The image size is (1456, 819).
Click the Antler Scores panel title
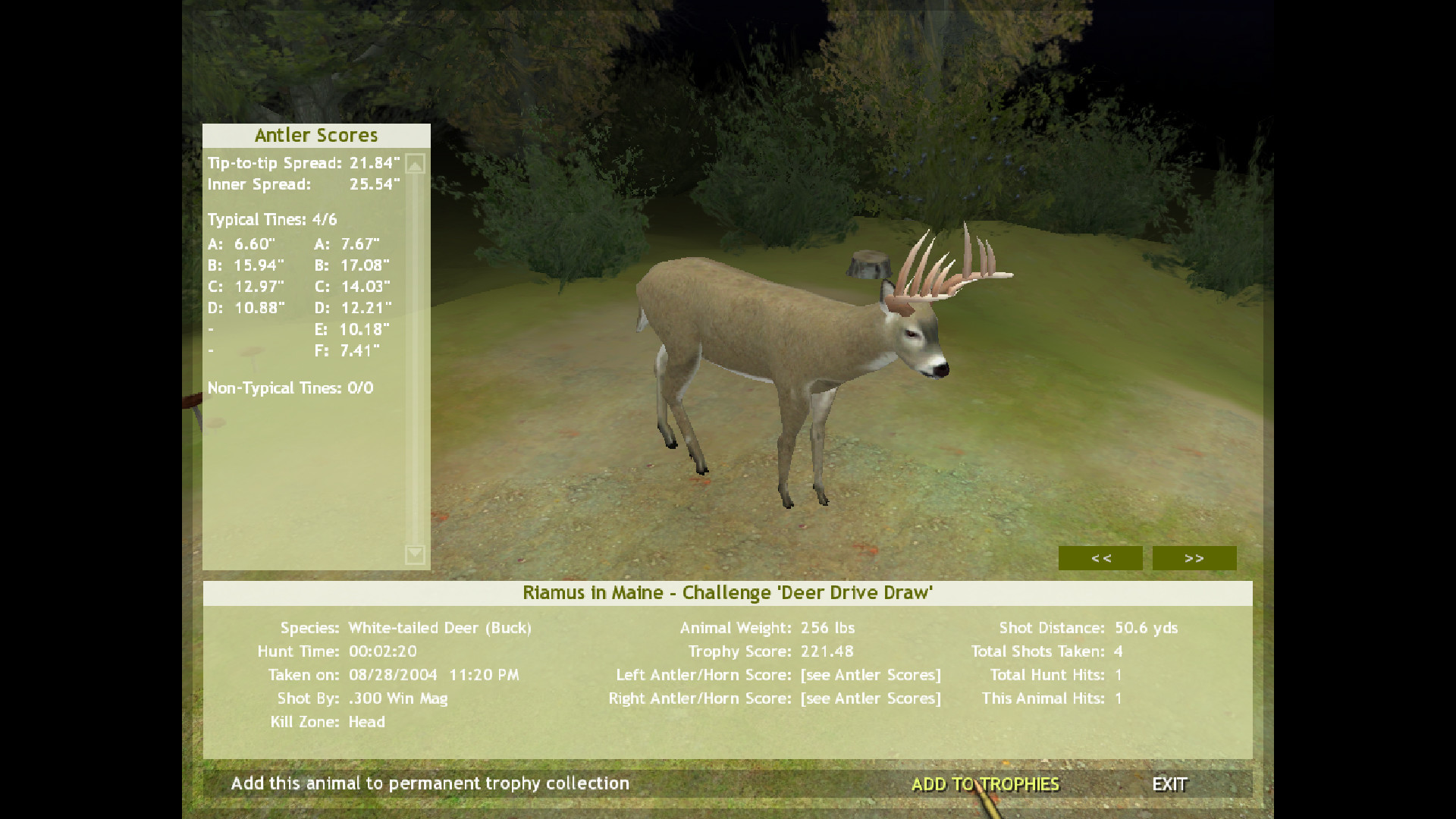(316, 135)
